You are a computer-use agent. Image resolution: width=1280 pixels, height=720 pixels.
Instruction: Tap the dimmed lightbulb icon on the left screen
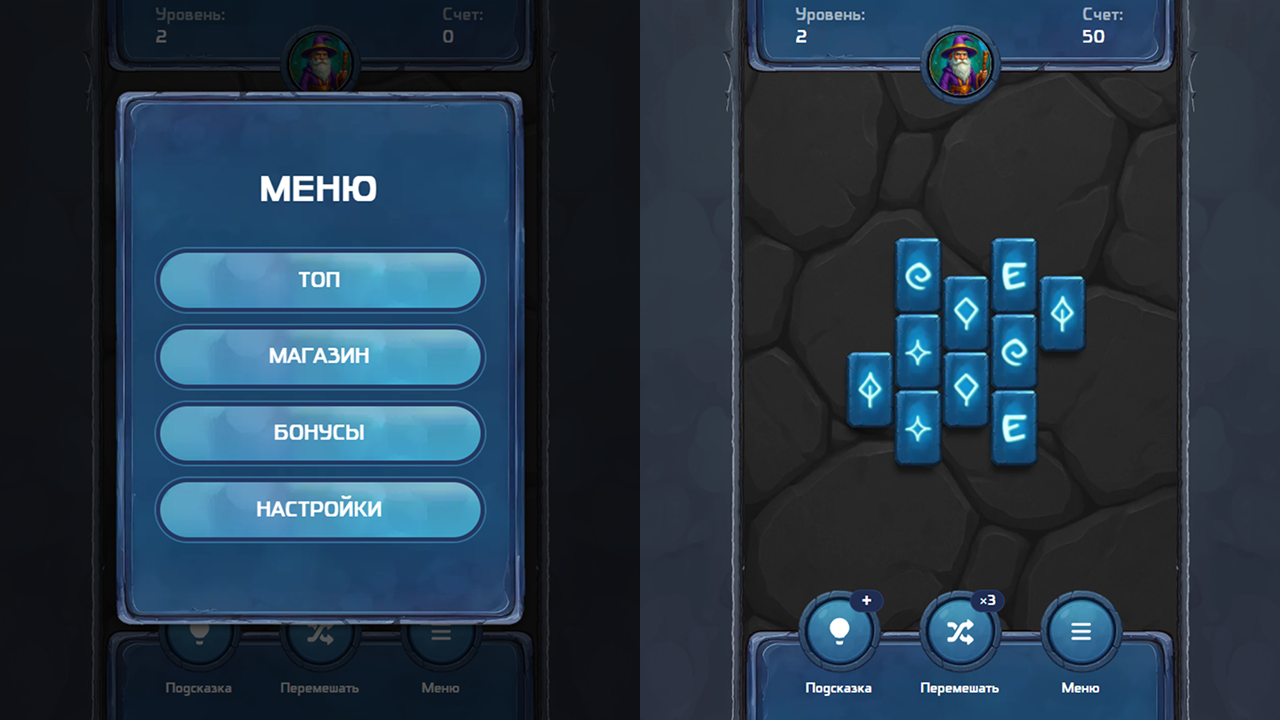[199, 632]
